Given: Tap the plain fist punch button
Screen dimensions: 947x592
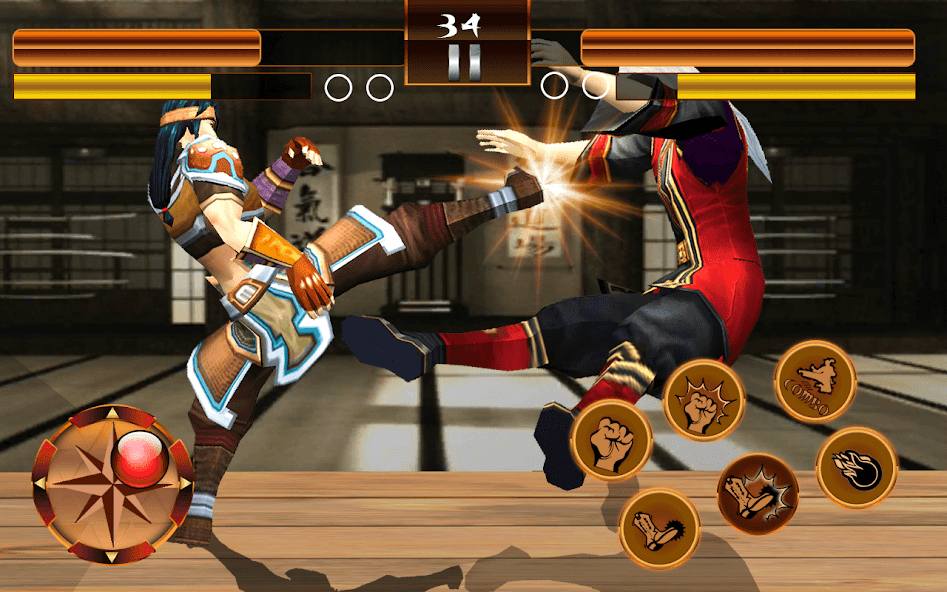Looking at the screenshot, I should tap(611, 440).
